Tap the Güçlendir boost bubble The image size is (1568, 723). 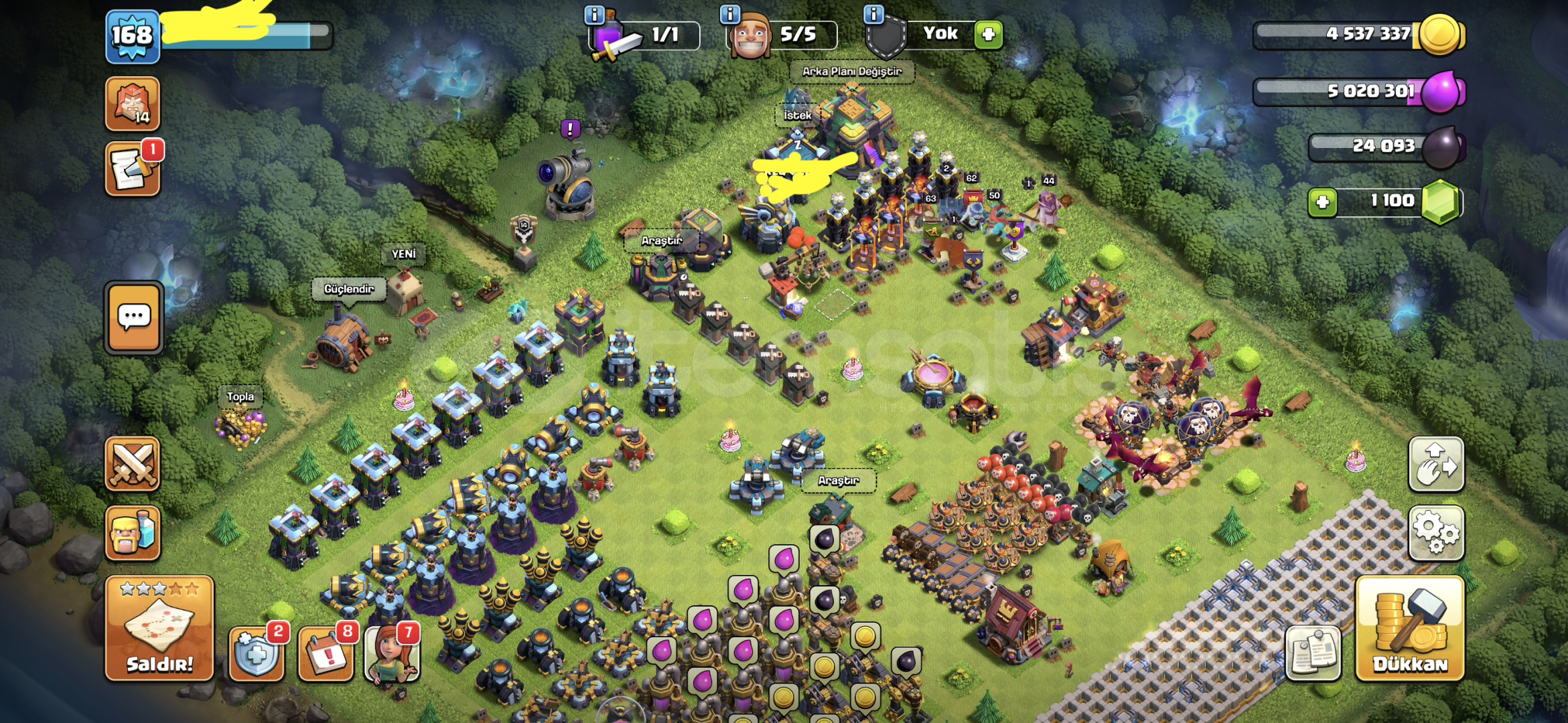pos(348,289)
